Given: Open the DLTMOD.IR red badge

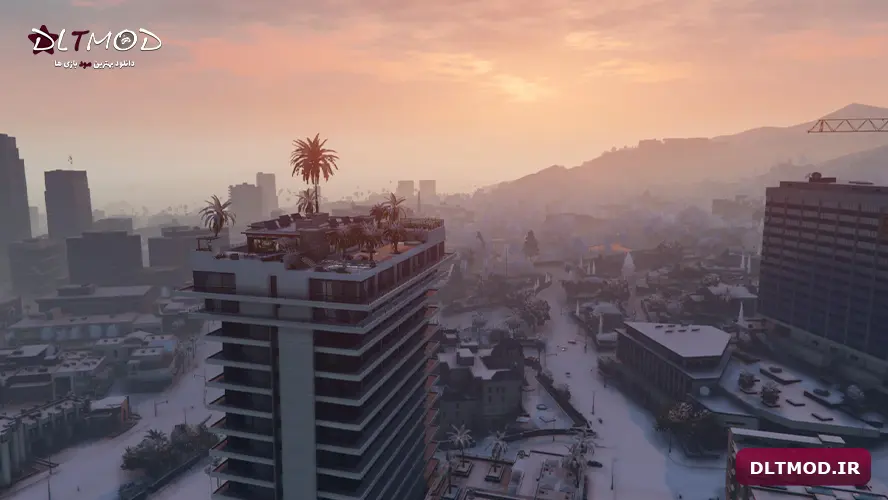Looking at the screenshot, I should click(803, 466).
